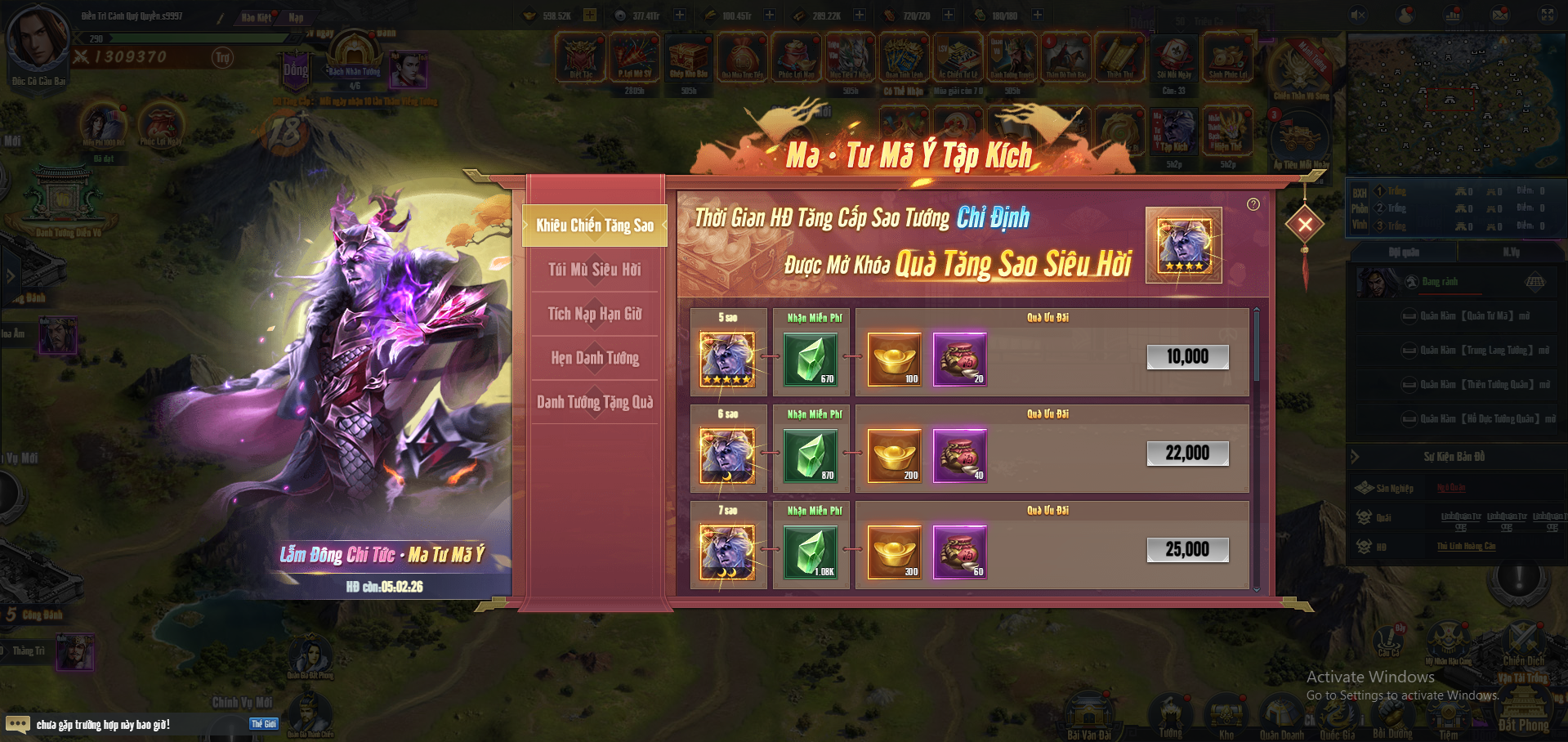Switch to the Khiêu Chiến Tăng Sao tab
The height and width of the screenshot is (742, 1568).
click(x=595, y=226)
